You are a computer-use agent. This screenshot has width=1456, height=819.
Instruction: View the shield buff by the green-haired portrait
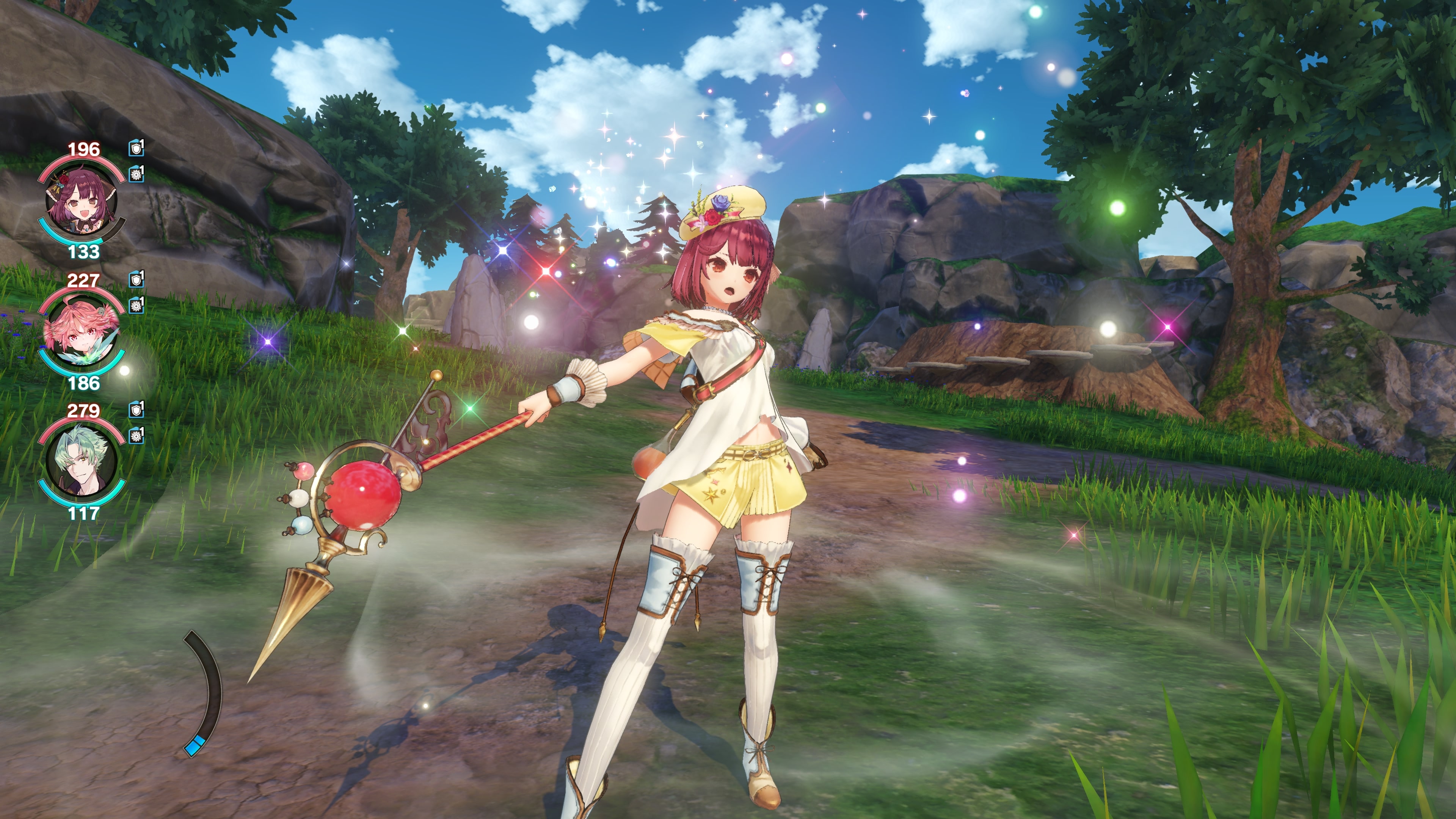[x=136, y=410]
